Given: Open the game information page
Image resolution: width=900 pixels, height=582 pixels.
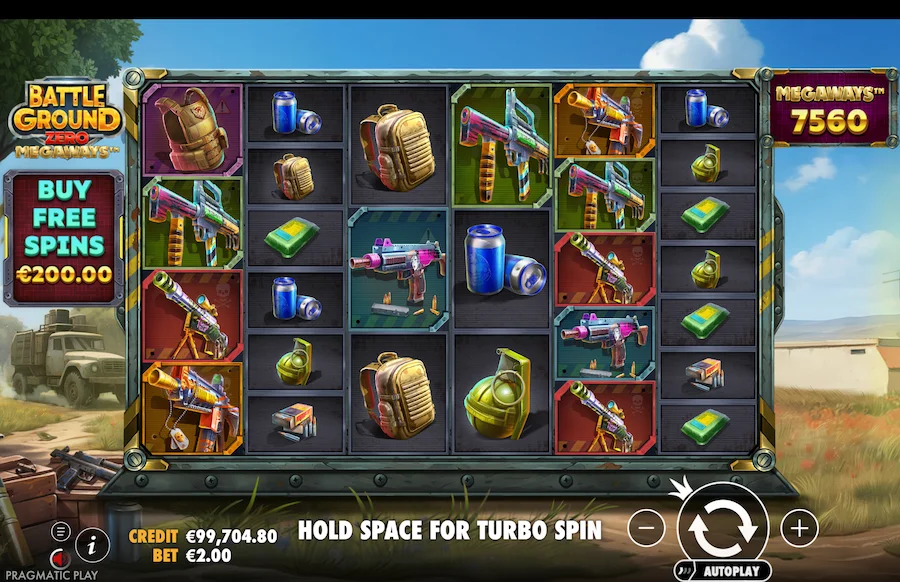Looking at the screenshot, I should [93, 543].
